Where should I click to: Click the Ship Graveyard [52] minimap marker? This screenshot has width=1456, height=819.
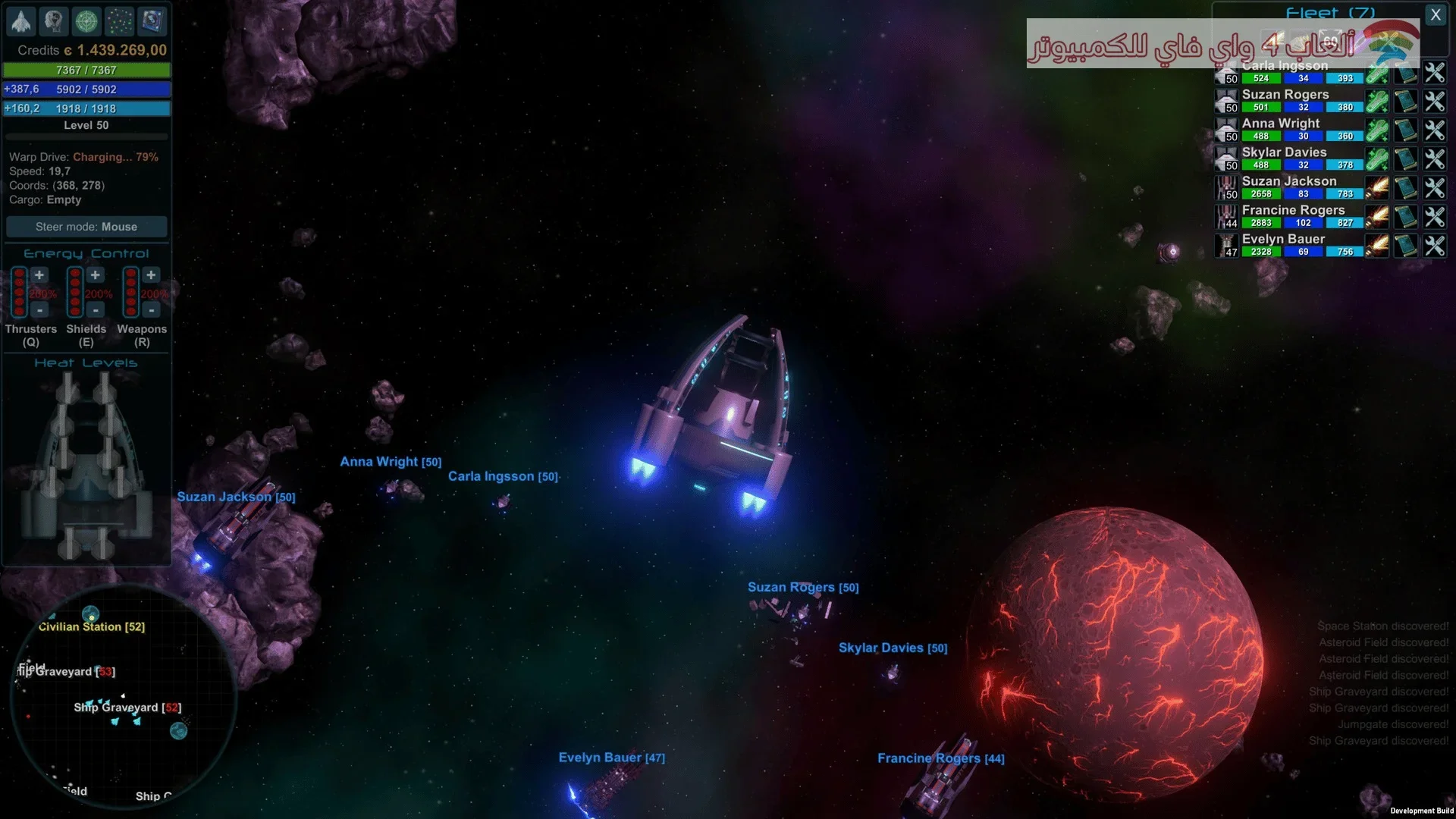coord(127,708)
